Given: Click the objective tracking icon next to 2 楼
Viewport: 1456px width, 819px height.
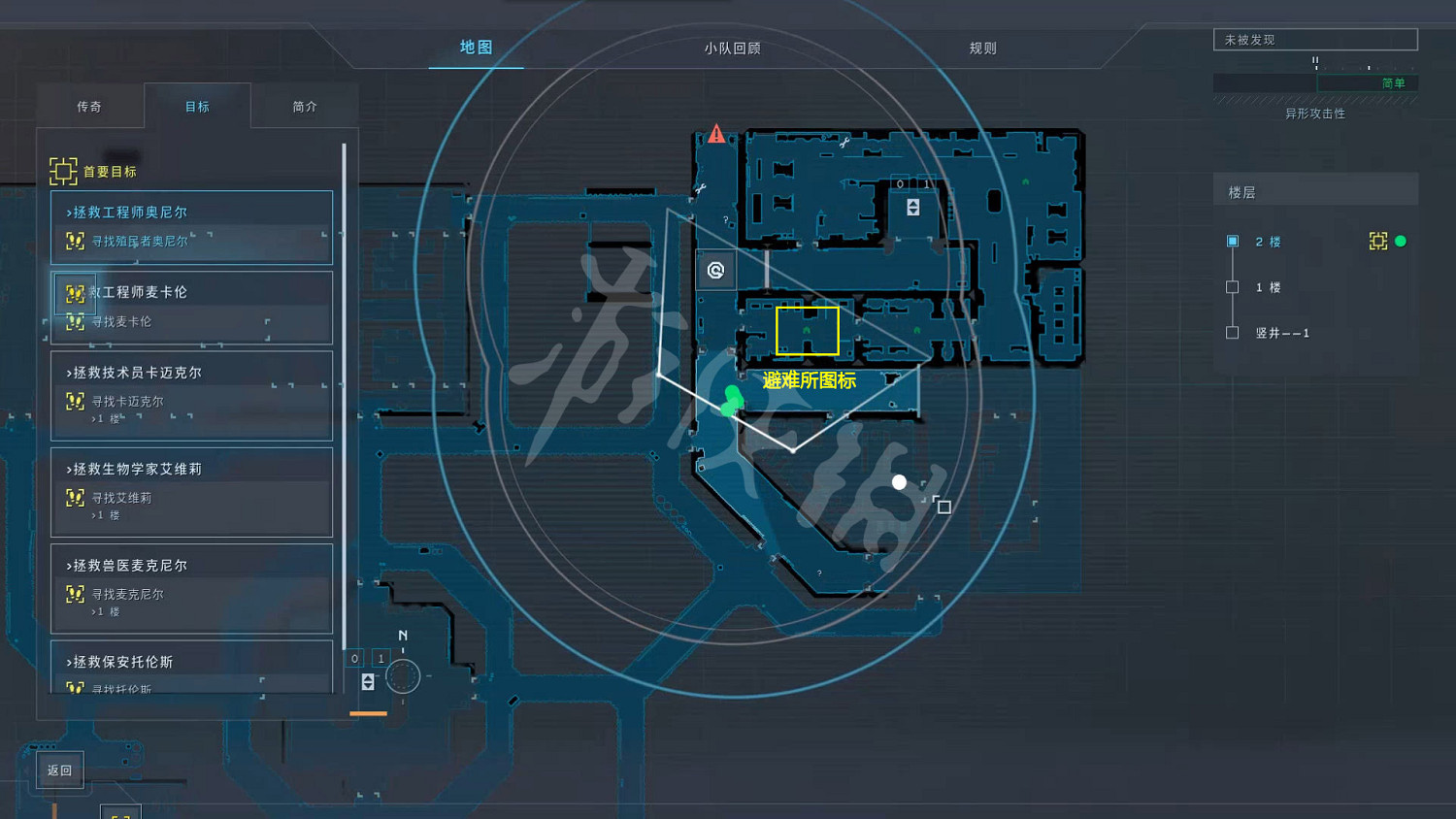Looking at the screenshot, I should [1378, 241].
